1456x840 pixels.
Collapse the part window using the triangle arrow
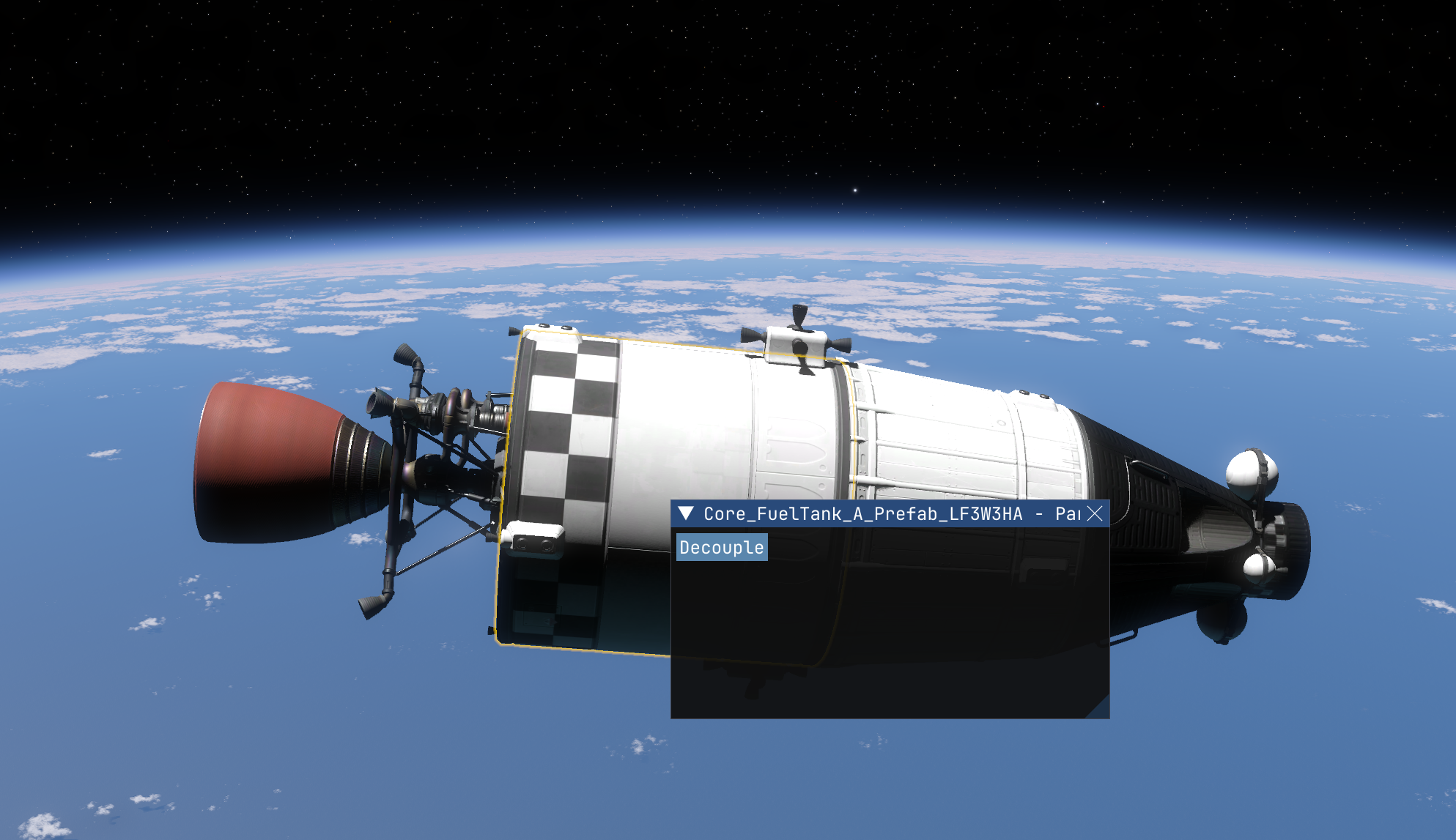tap(686, 513)
